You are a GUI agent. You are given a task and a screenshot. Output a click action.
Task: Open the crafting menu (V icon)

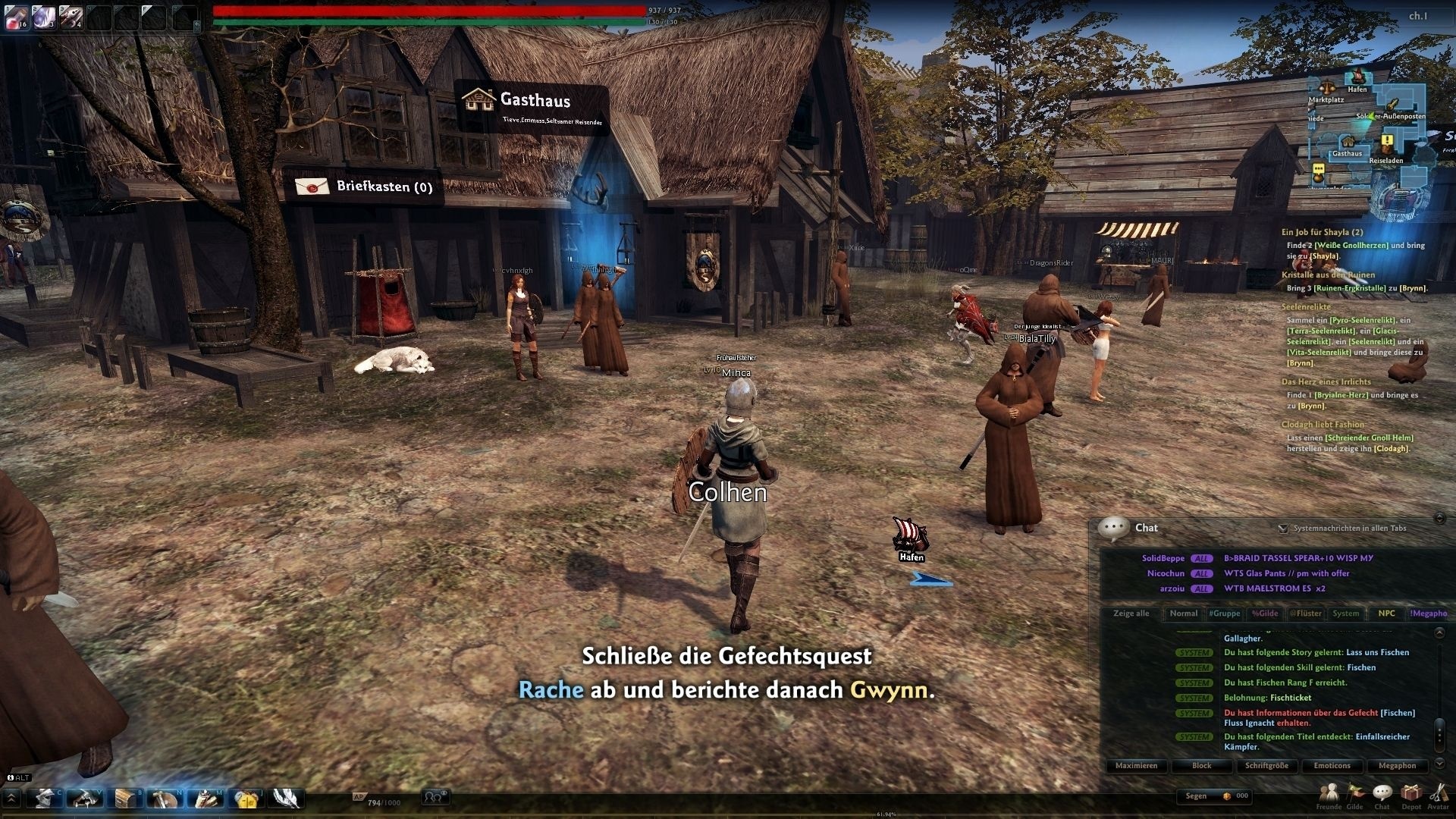click(86, 799)
